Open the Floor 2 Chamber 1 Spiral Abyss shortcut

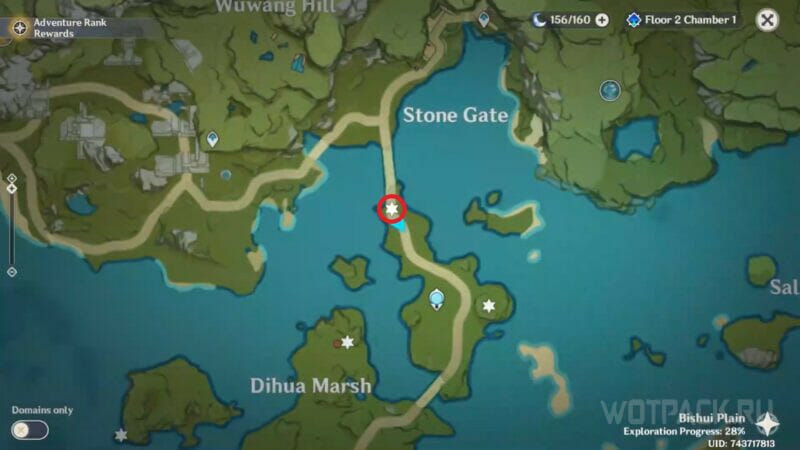coord(681,20)
